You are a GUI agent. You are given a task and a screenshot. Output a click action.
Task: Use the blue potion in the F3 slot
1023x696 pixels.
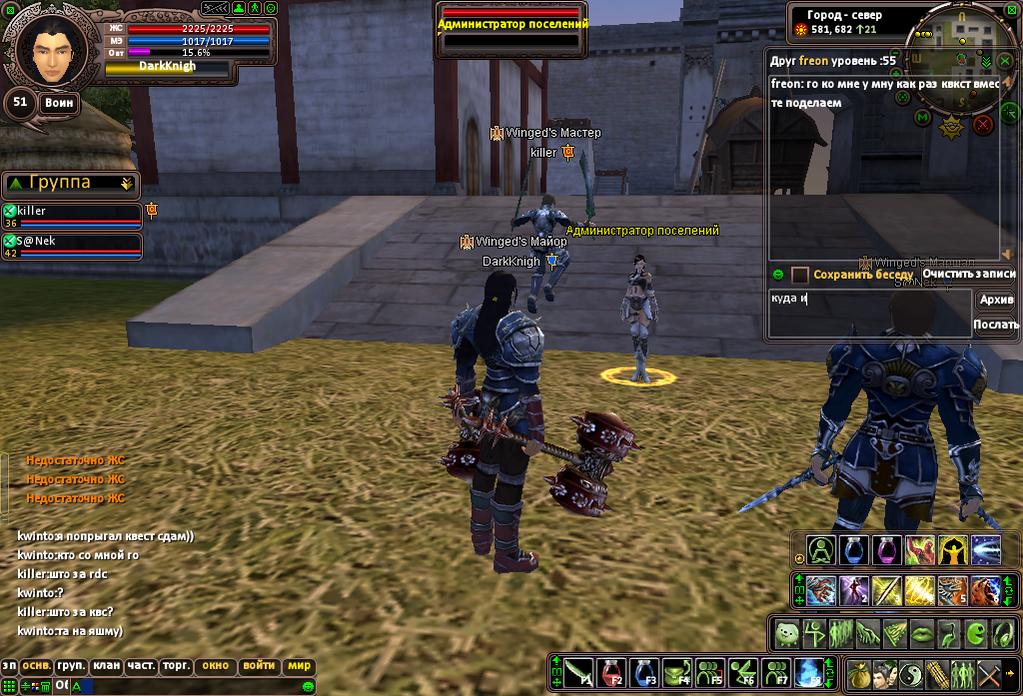(x=644, y=672)
